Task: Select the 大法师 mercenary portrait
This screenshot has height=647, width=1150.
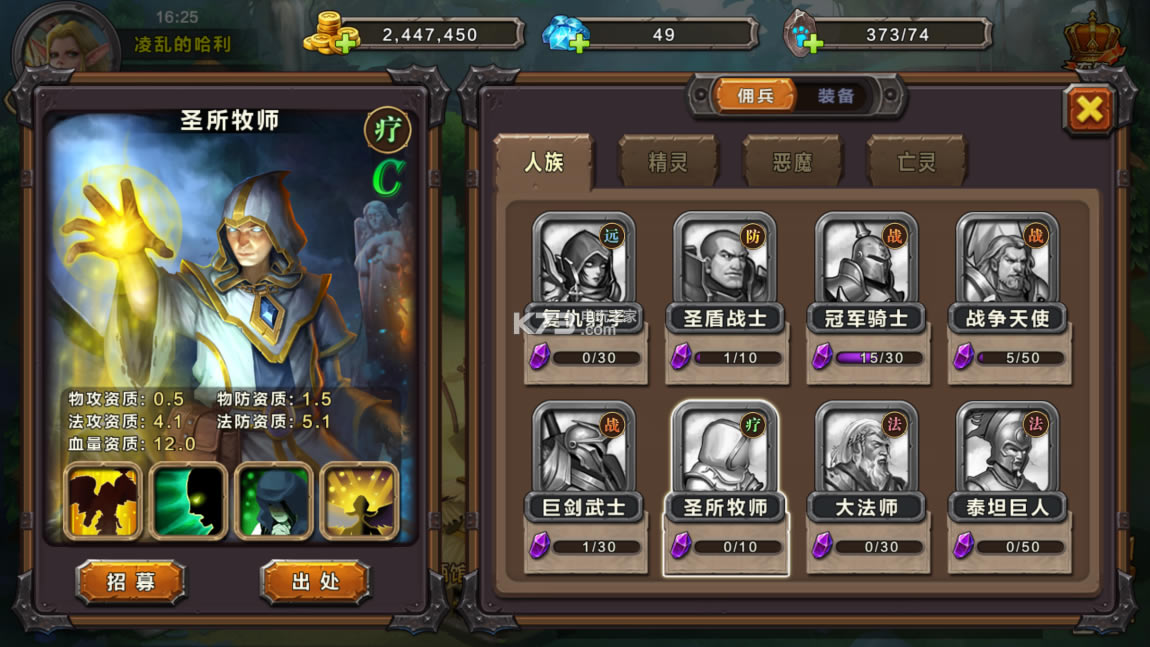Action: coord(867,452)
